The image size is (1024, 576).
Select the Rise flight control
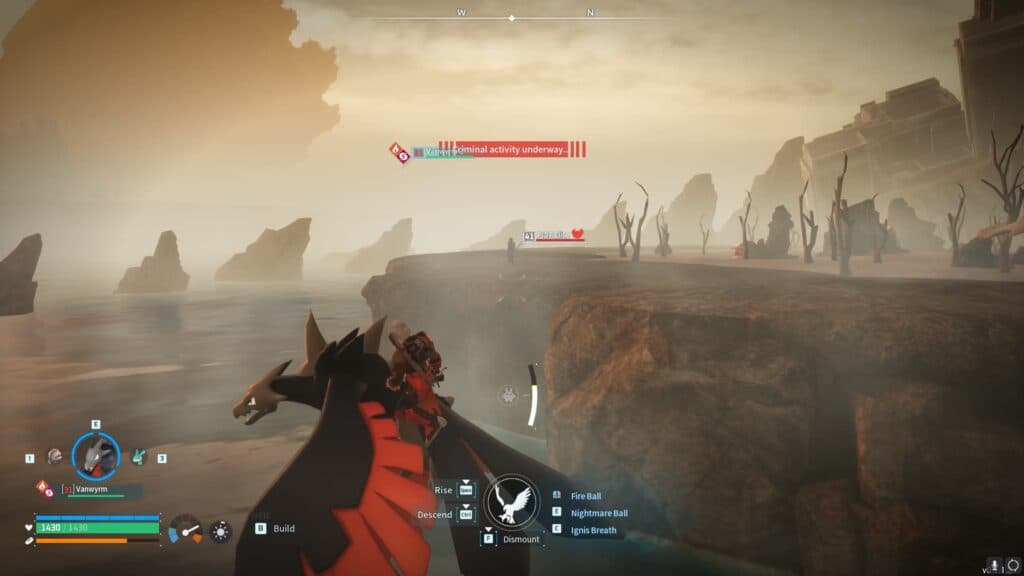coord(466,490)
